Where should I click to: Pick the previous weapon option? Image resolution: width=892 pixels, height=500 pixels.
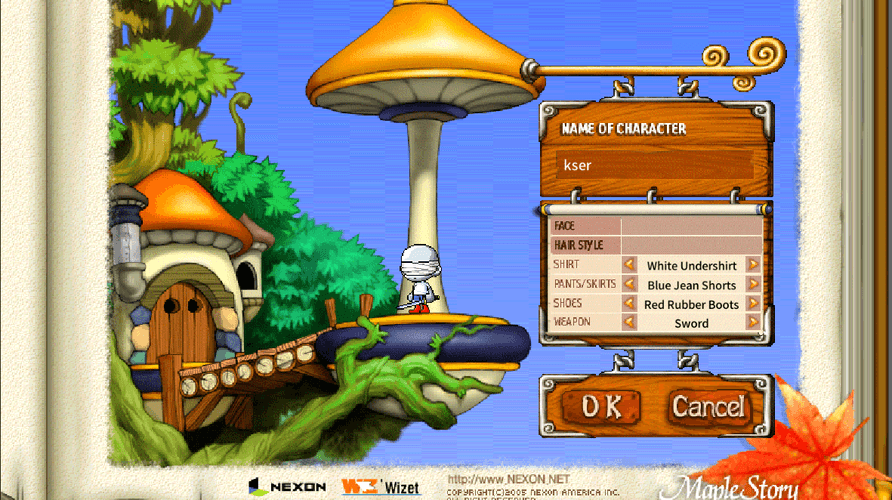click(x=630, y=322)
